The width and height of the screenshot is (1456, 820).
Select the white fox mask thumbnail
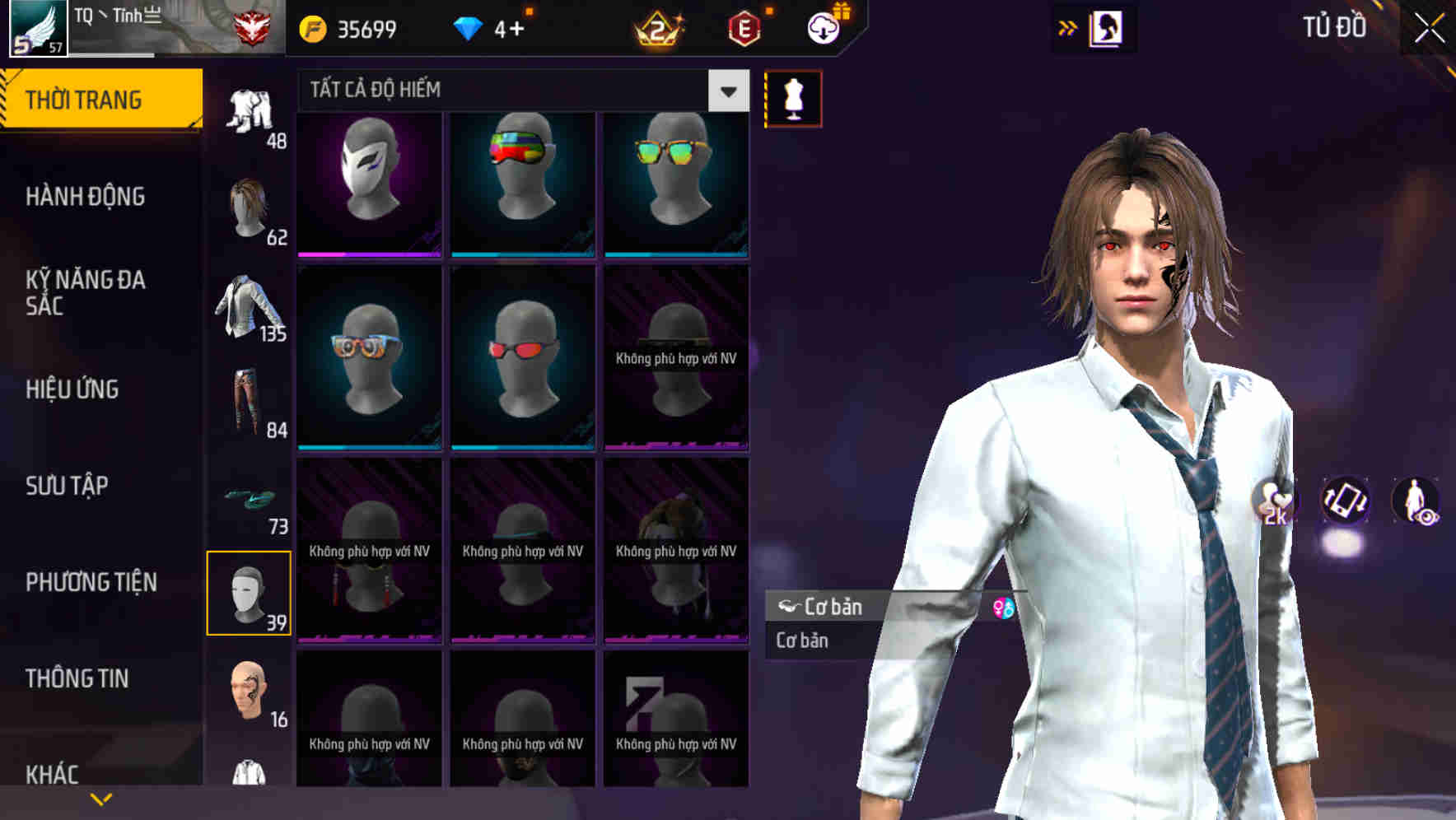(369, 181)
